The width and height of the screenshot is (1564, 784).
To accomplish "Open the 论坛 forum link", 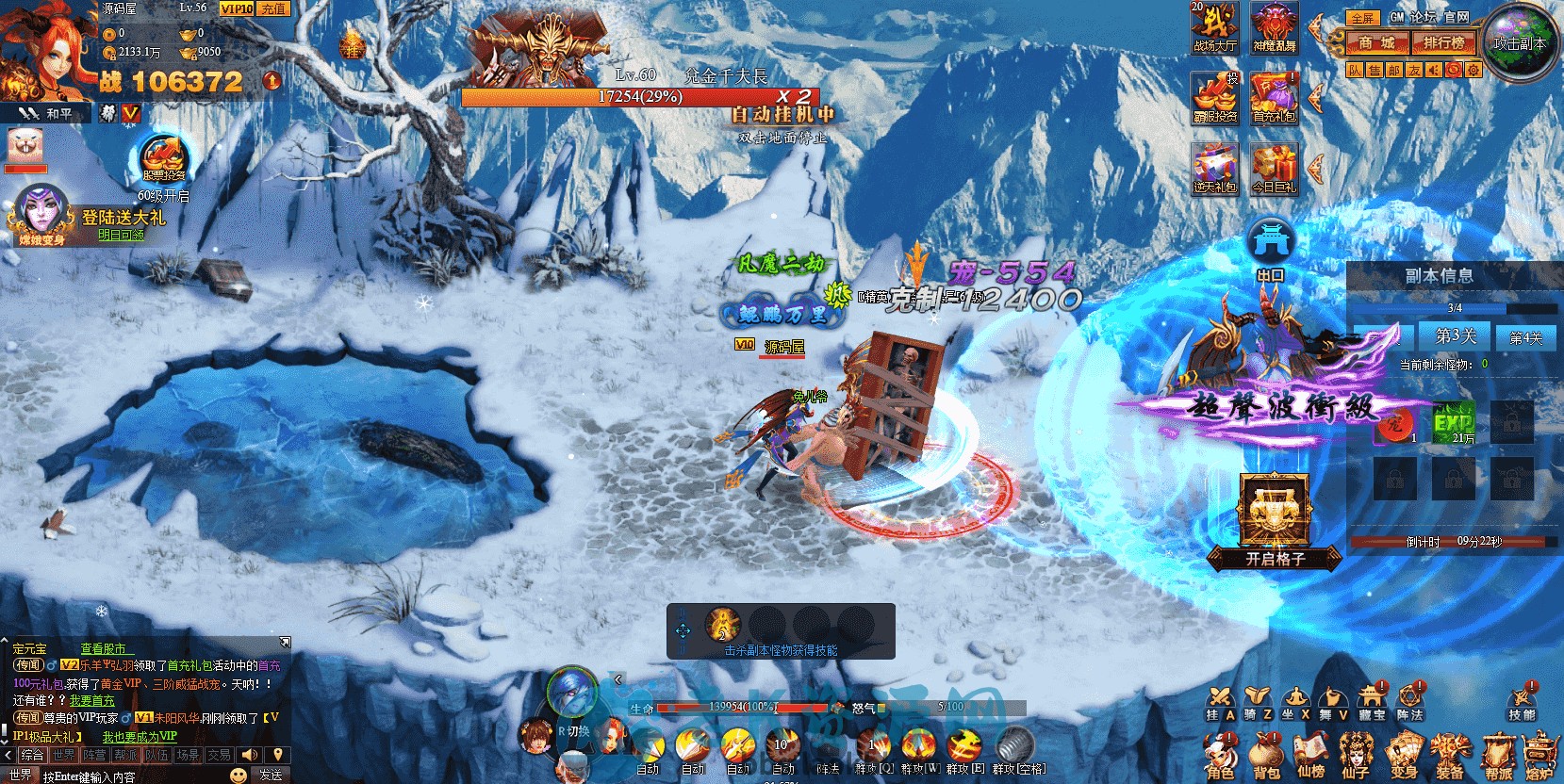I will (1424, 17).
